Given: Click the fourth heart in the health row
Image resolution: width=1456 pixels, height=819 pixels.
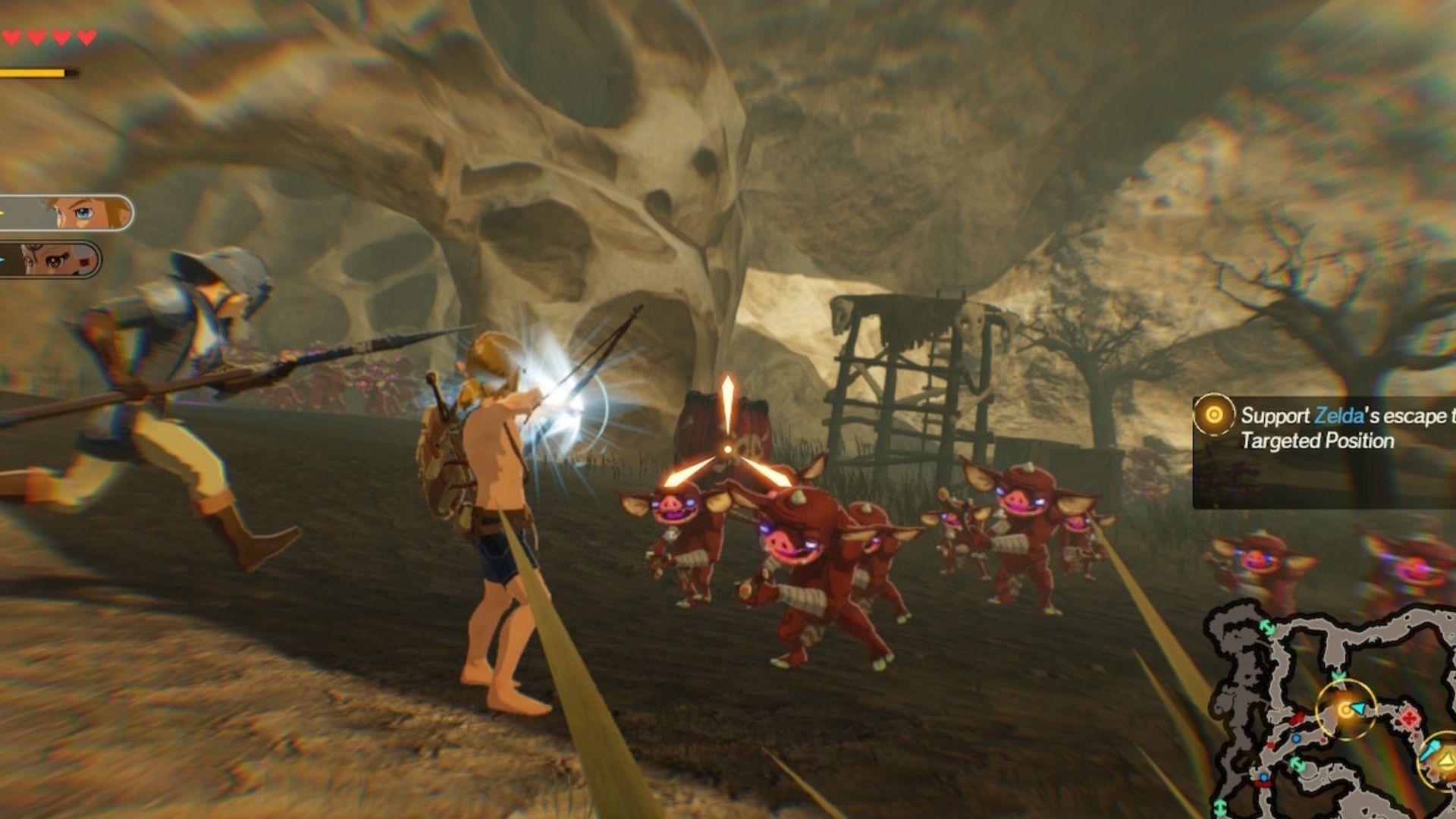Looking at the screenshot, I should (x=87, y=37).
